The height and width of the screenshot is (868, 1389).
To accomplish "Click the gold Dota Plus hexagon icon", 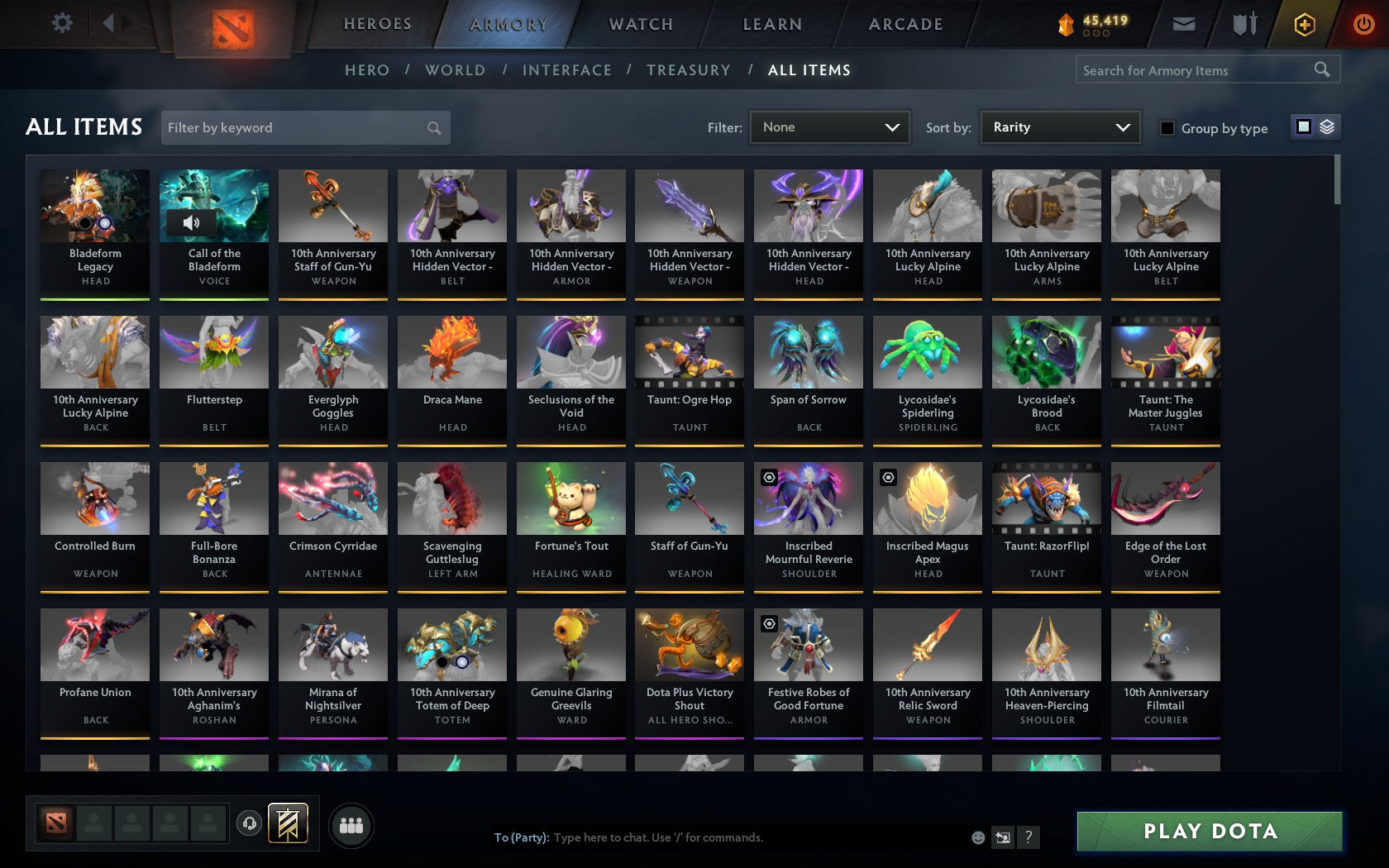I will 1305,24.
